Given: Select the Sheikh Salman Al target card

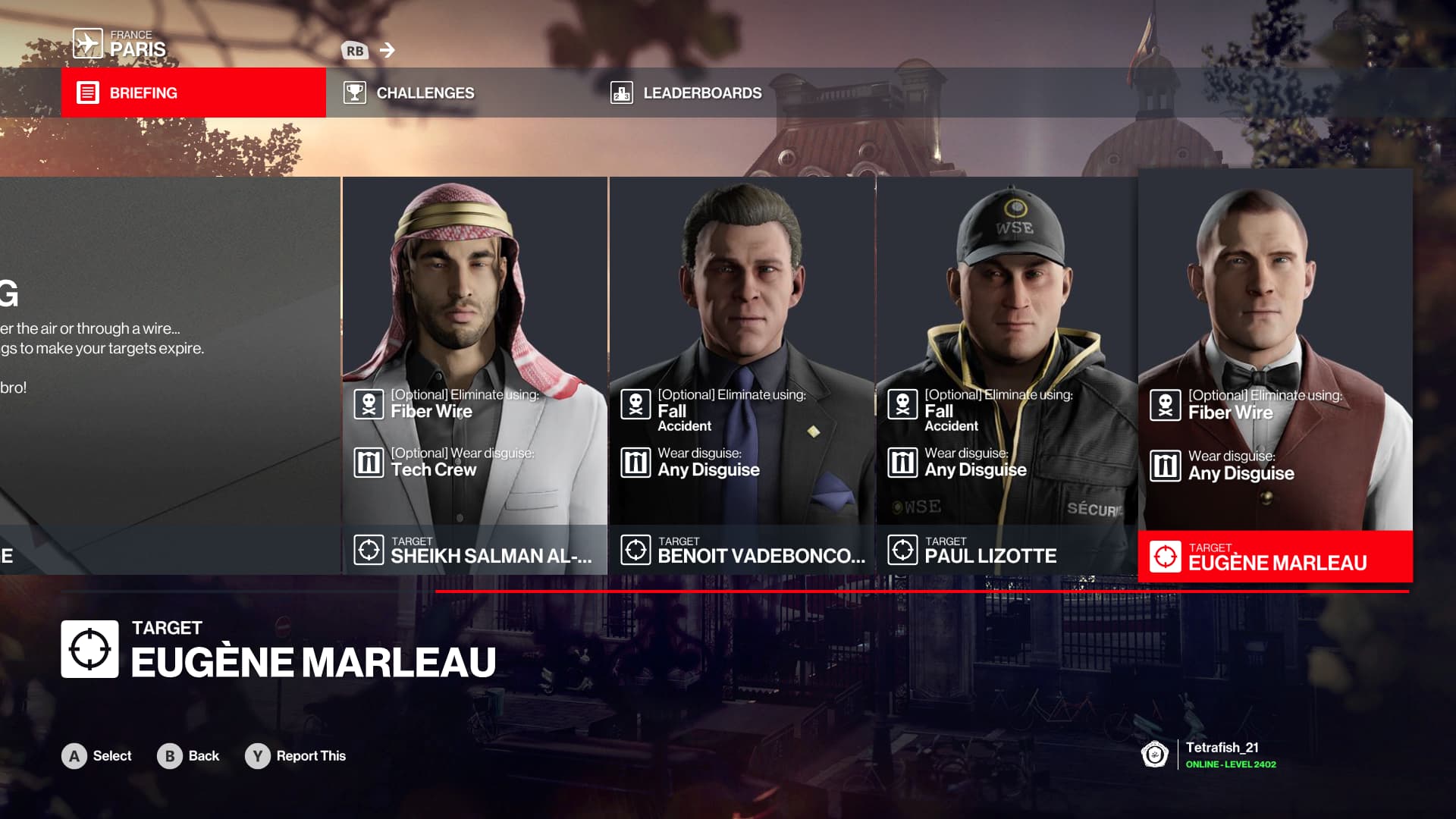Looking at the screenshot, I should click(475, 375).
